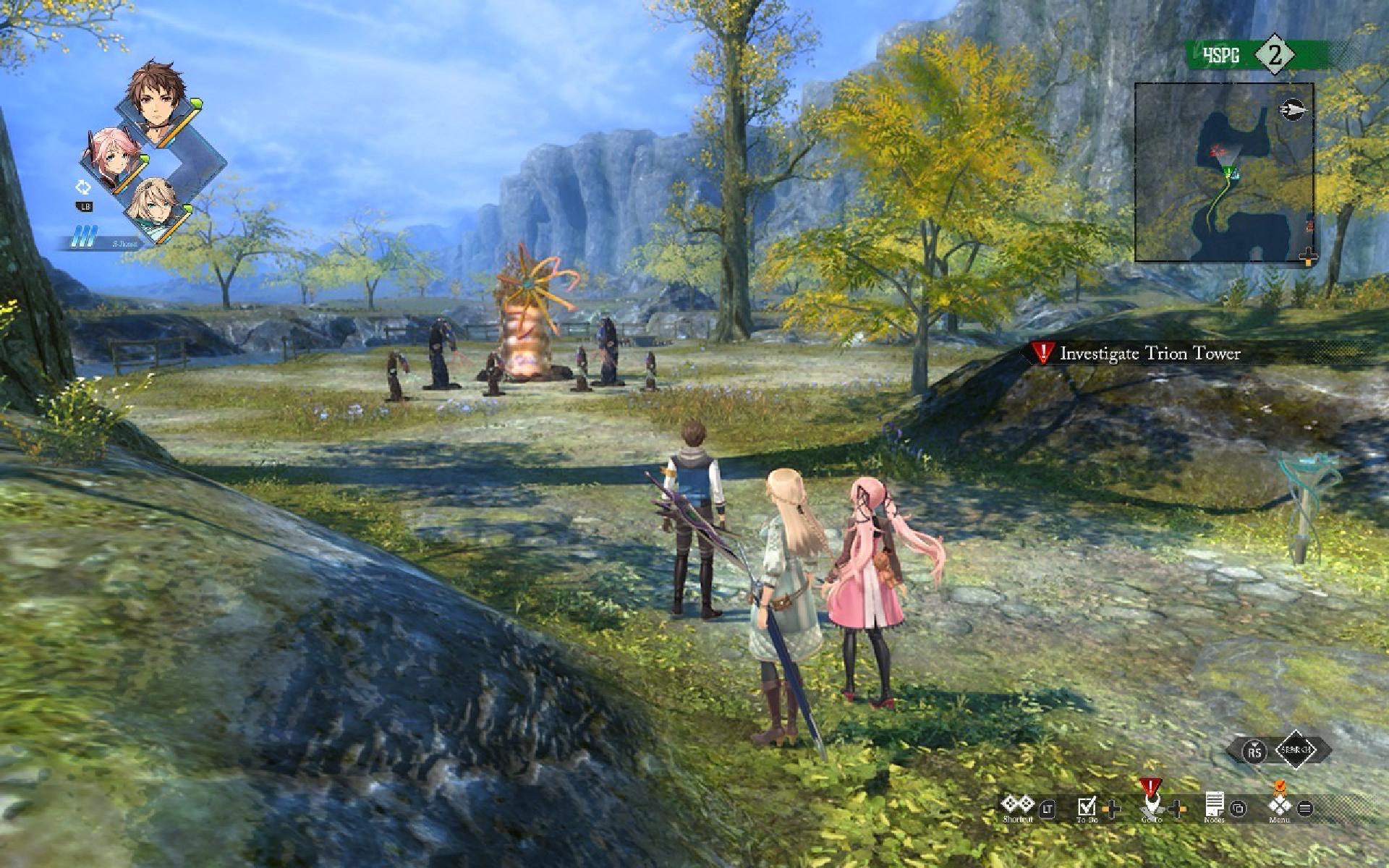Open the minimap
Image resolution: width=1389 pixels, height=868 pixels.
[1223, 172]
